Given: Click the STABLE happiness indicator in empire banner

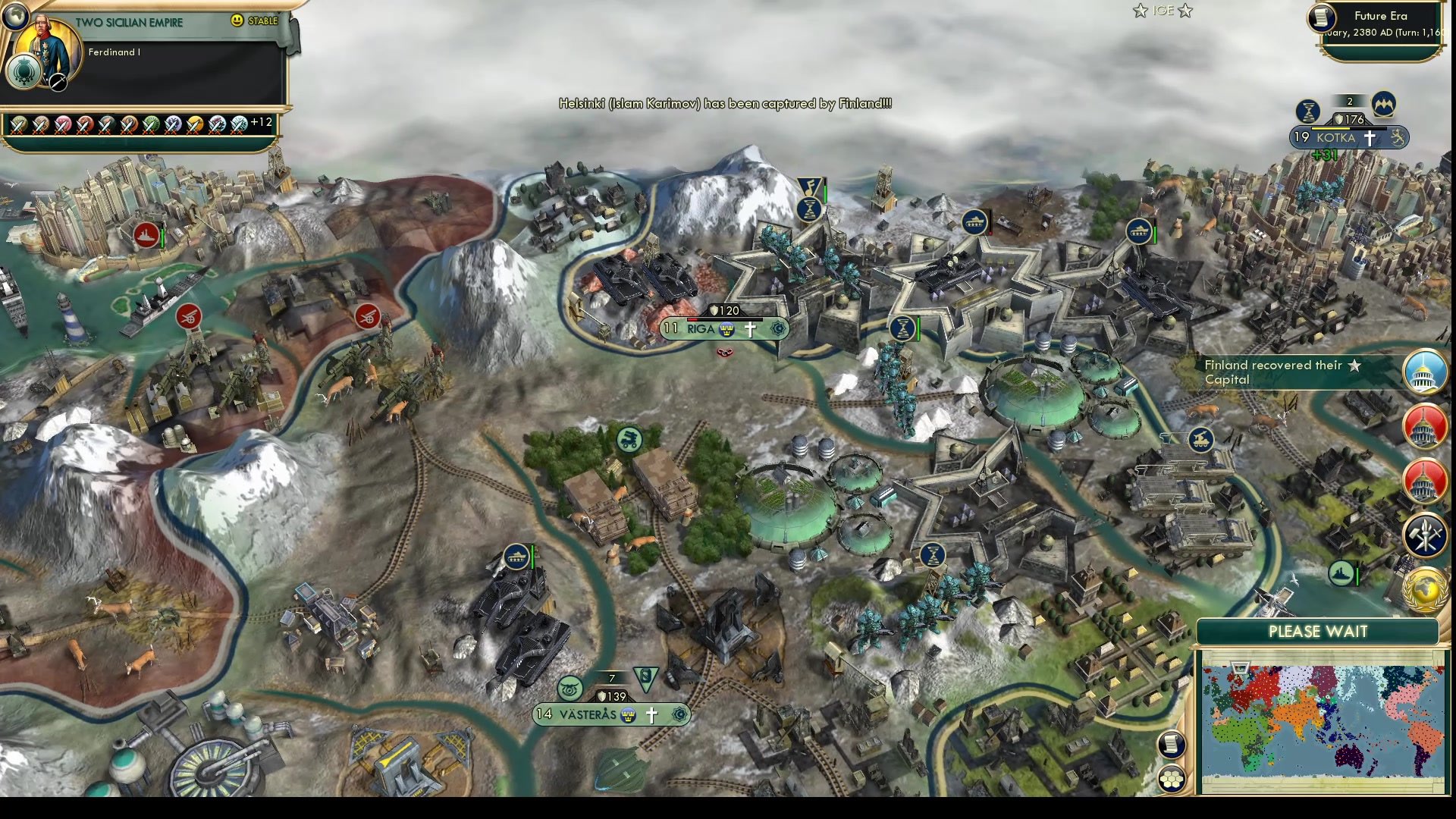Looking at the screenshot, I should click(256, 21).
